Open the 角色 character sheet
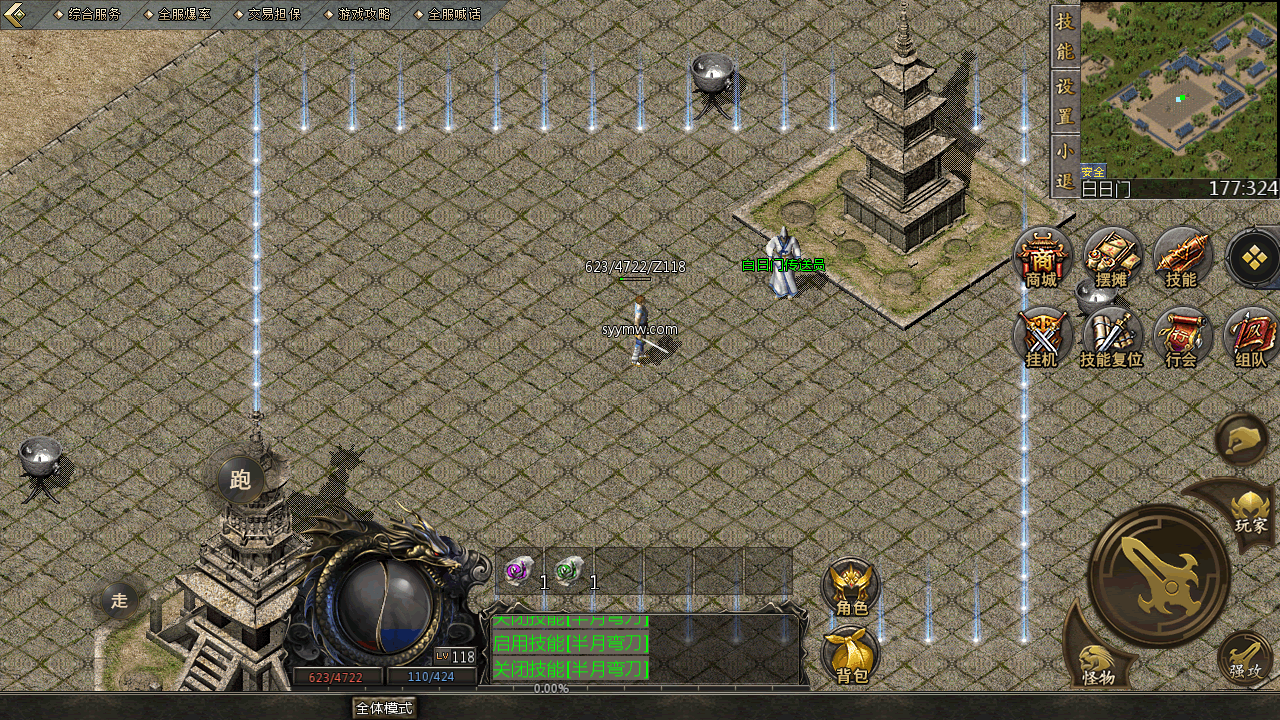The height and width of the screenshot is (720, 1280). tap(851, 587)
